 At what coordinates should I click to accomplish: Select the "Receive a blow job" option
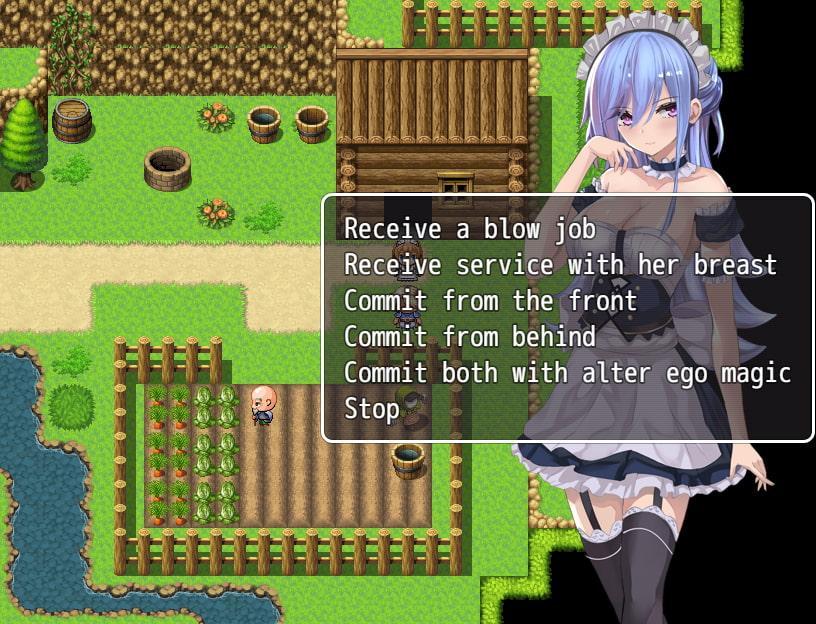pyautogui.click(x=470, y=229)
